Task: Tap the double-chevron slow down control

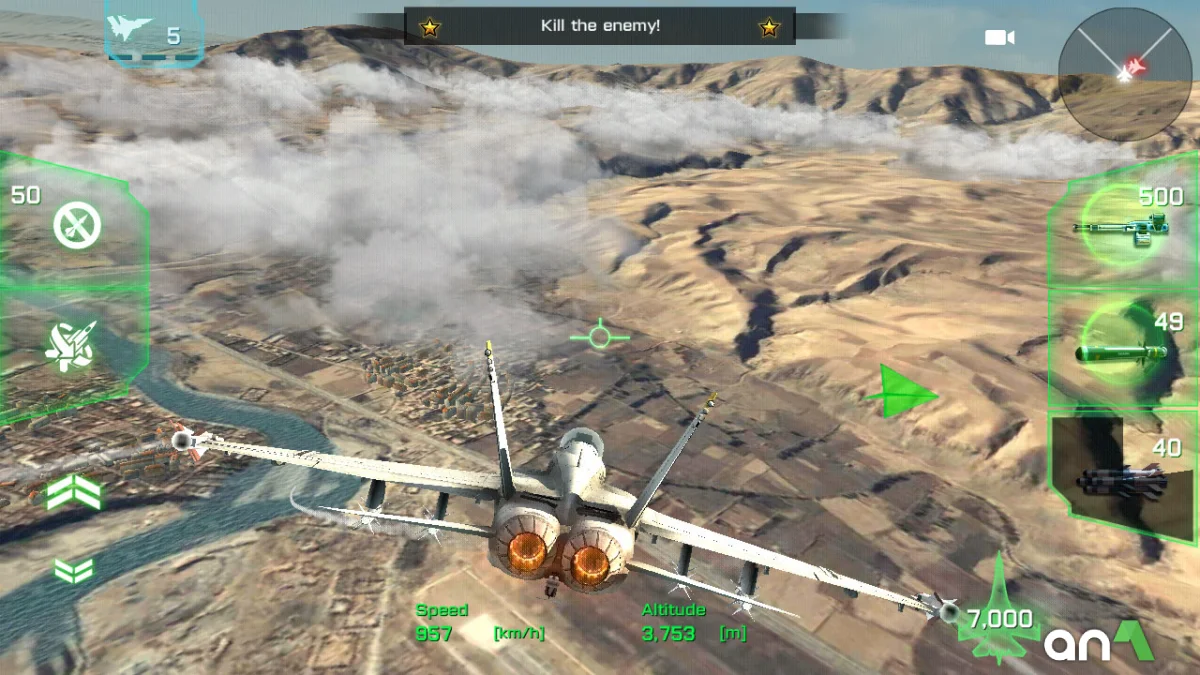Action: click(73, 570)
